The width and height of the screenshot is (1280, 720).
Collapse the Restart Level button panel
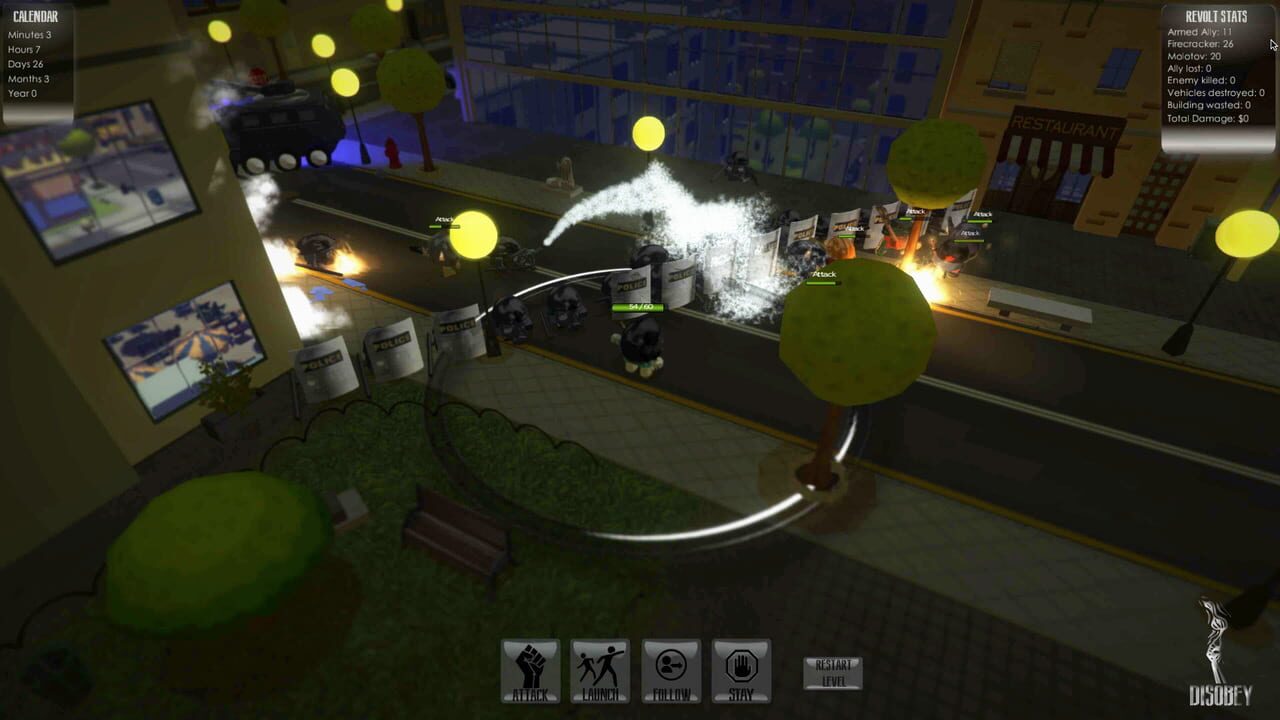pyautogui.click(x=831, y=670)
